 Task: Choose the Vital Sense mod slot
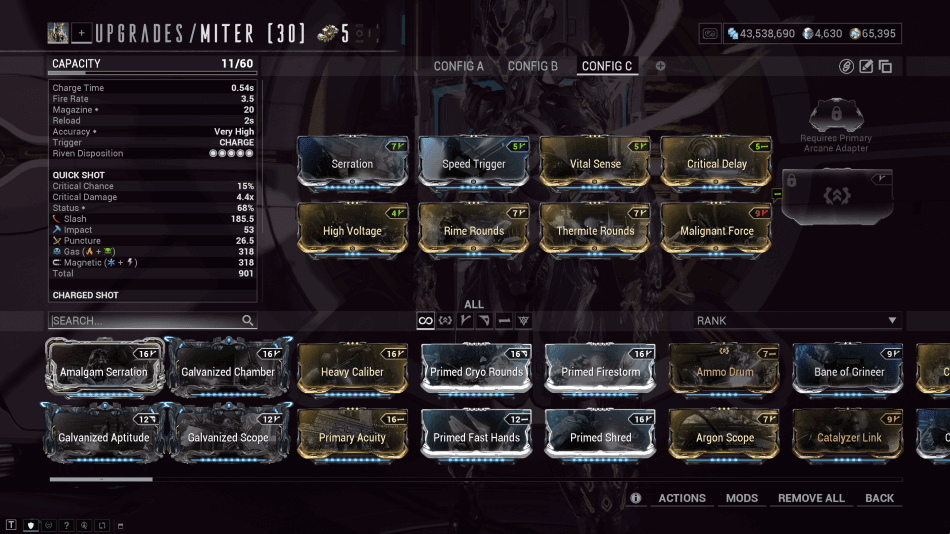click(x=595, y=163)
